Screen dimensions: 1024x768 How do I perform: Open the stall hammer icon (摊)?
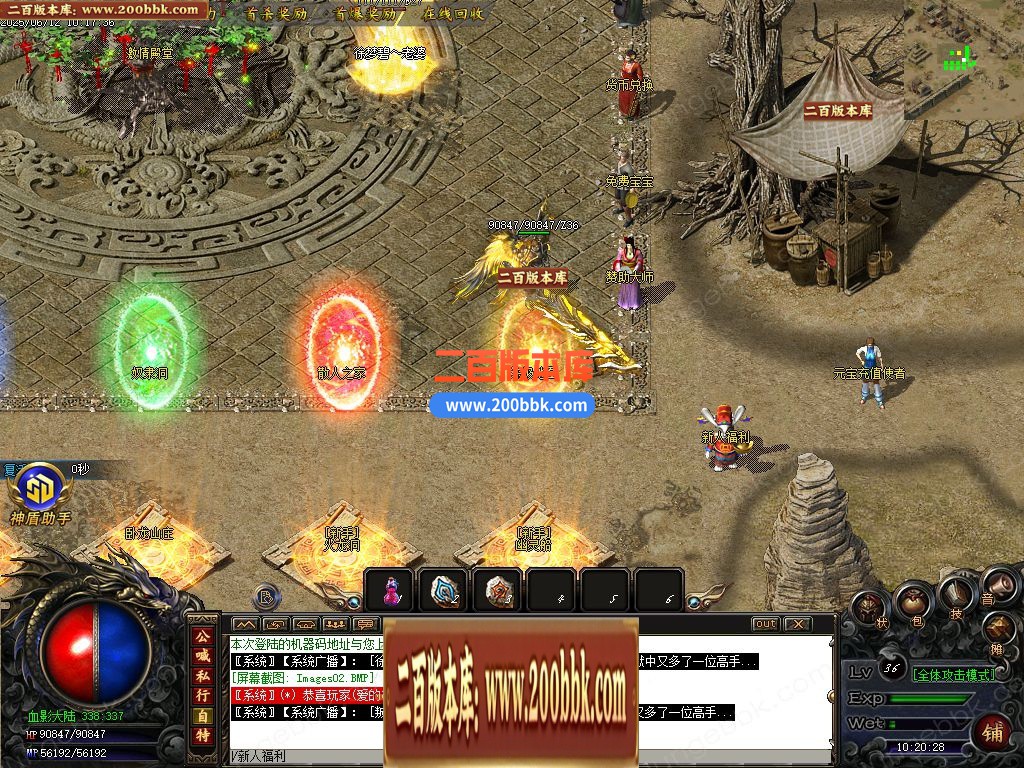(x=1000, y=630)
